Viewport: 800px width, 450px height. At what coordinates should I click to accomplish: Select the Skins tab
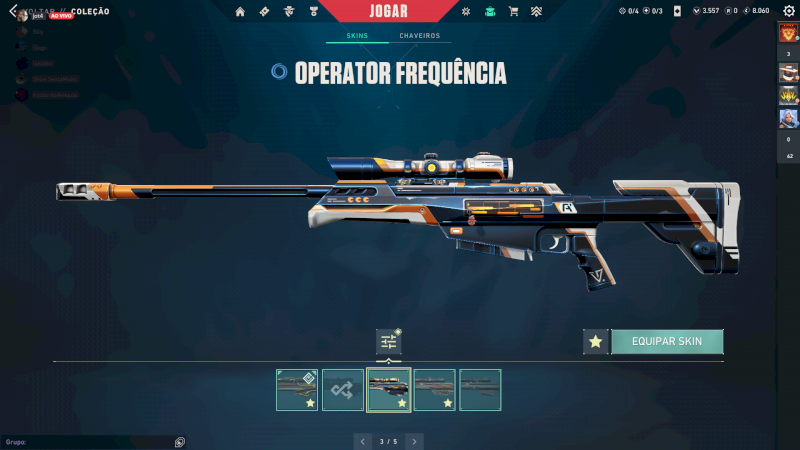click(x=357, y=36)
